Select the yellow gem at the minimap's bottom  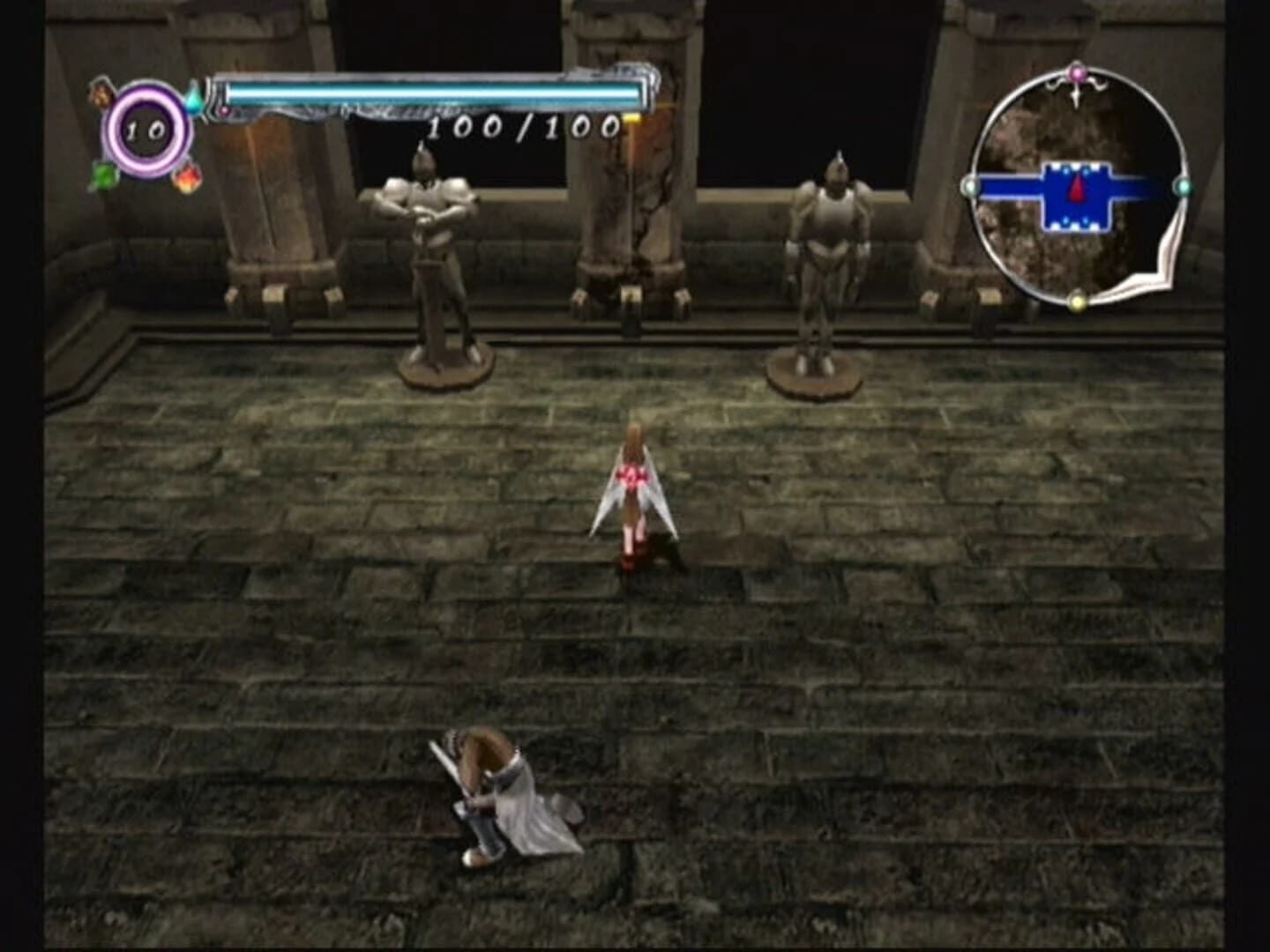(1076, 301)
